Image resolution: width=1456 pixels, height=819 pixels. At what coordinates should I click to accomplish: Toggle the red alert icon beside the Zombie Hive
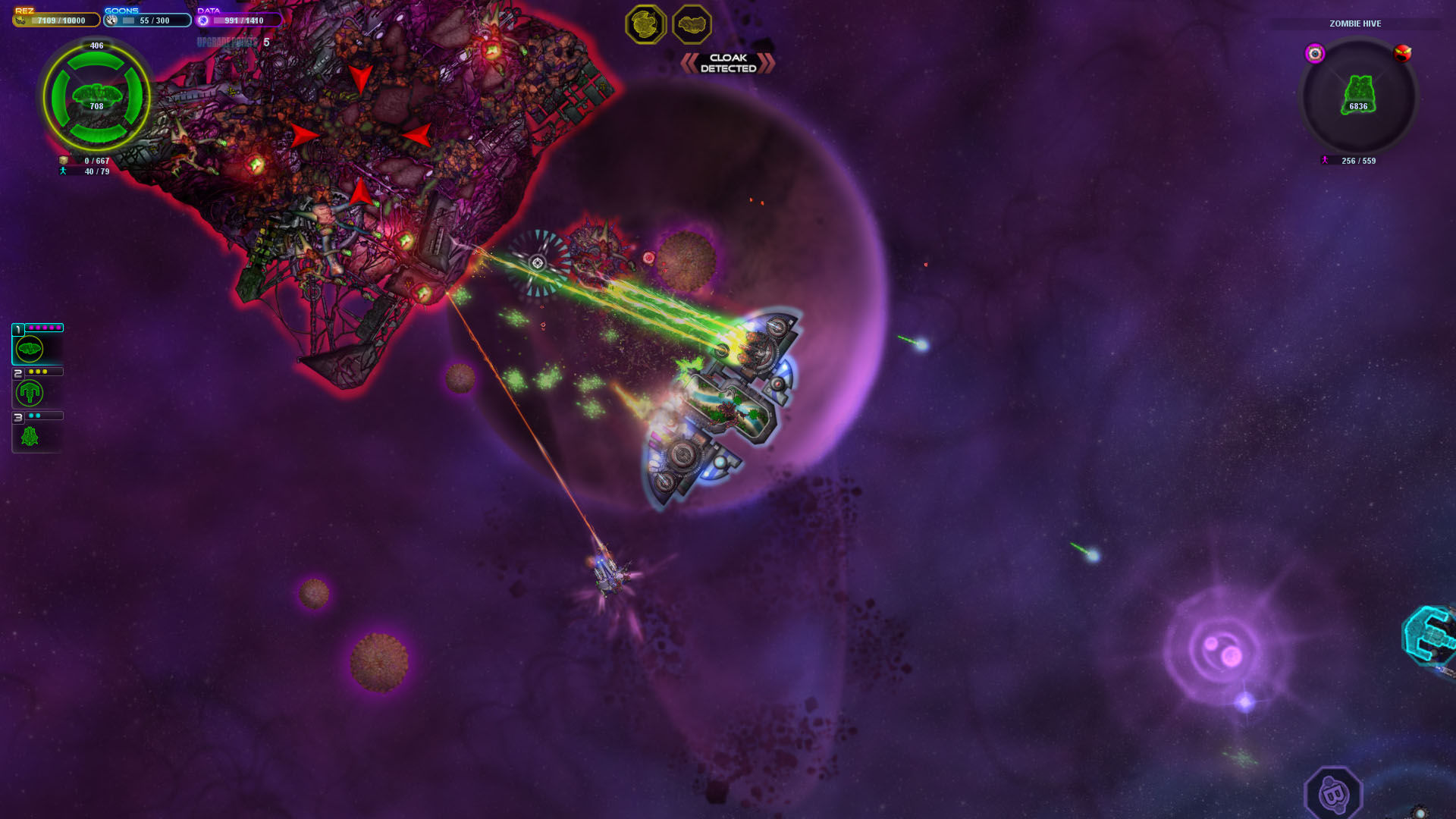(1402, 52)
